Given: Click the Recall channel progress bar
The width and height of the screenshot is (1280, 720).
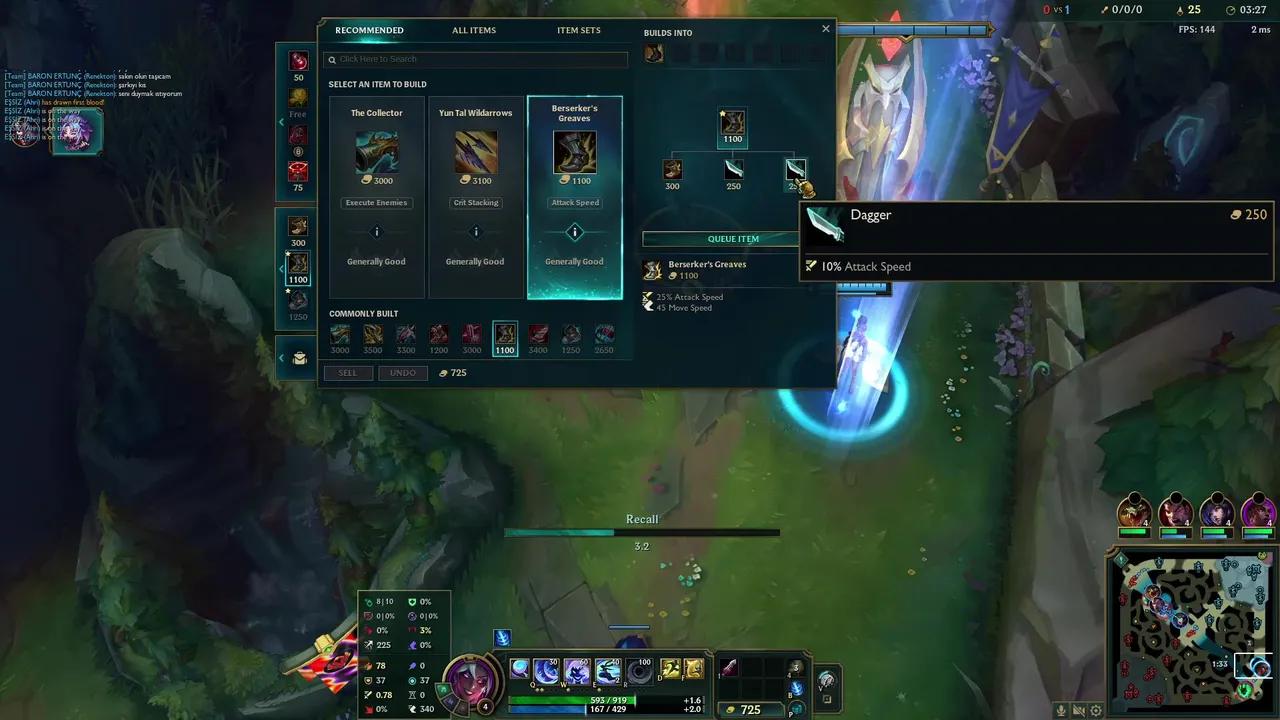Looking at the screenshot, I should point(642,533).
